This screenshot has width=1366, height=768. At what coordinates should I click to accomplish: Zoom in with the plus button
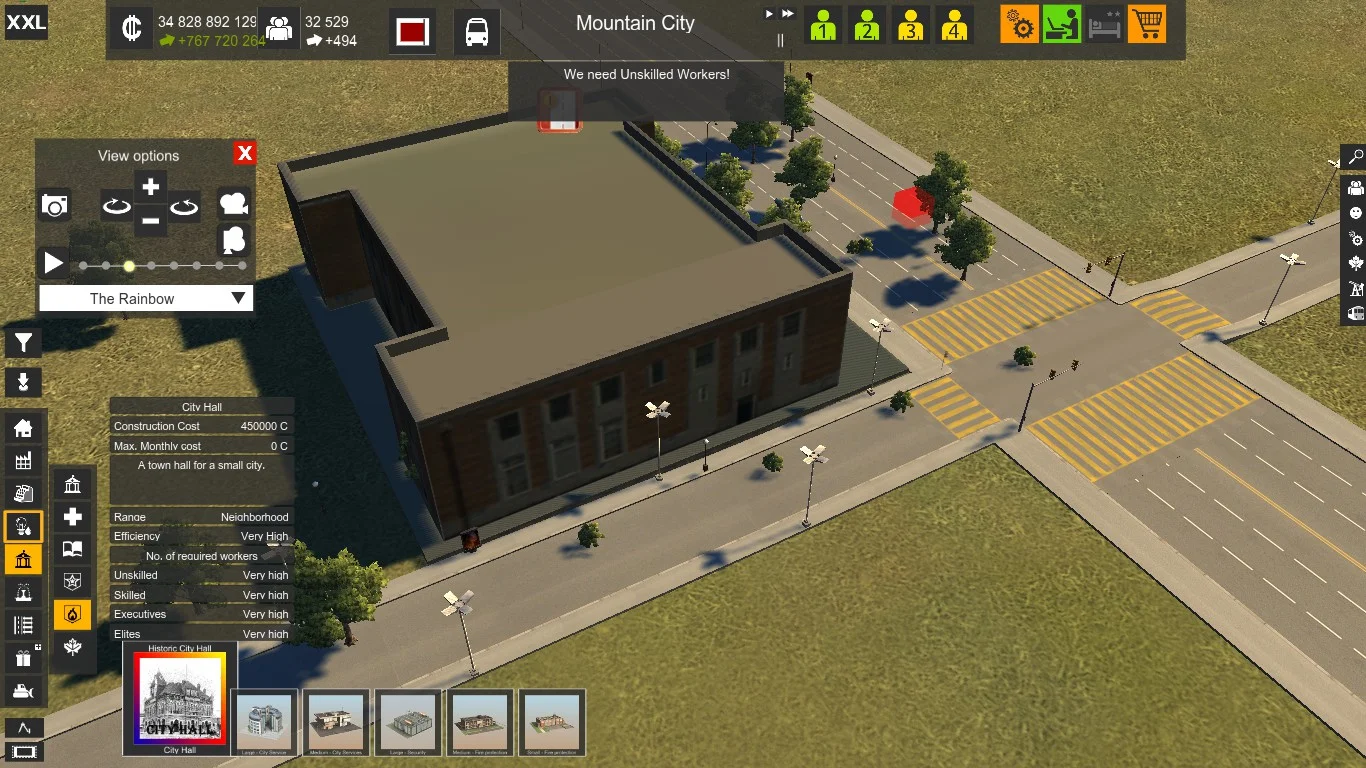[150, 187]
